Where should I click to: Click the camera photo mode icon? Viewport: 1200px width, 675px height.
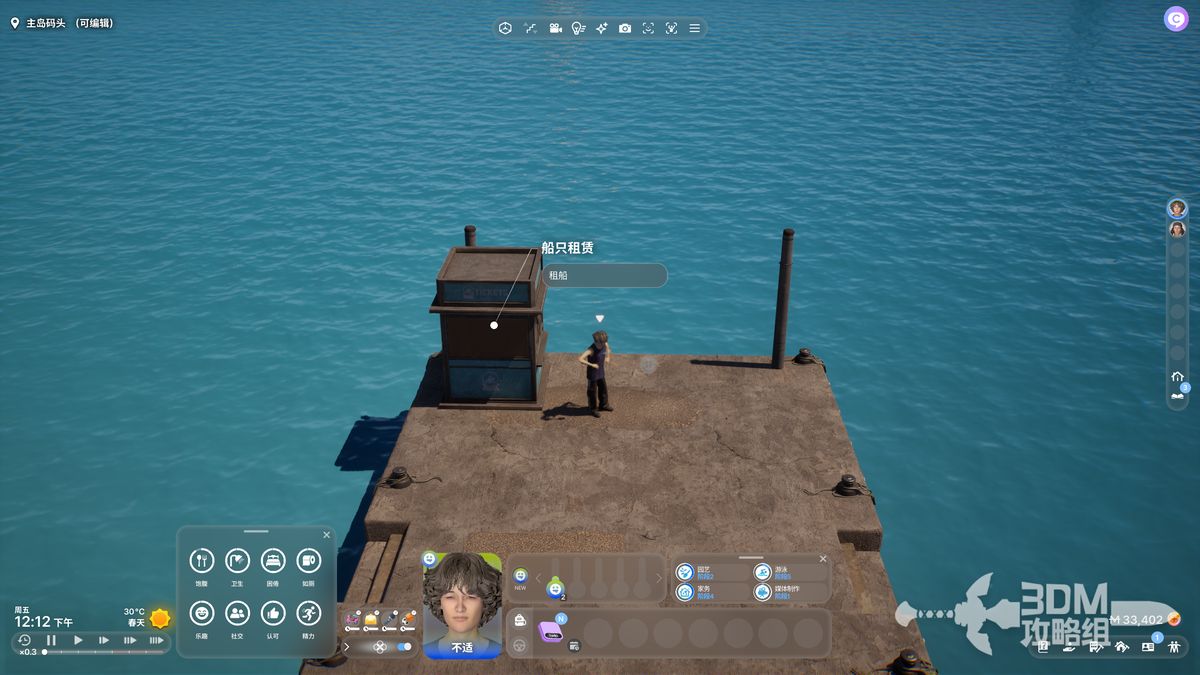tap(625, 28)
